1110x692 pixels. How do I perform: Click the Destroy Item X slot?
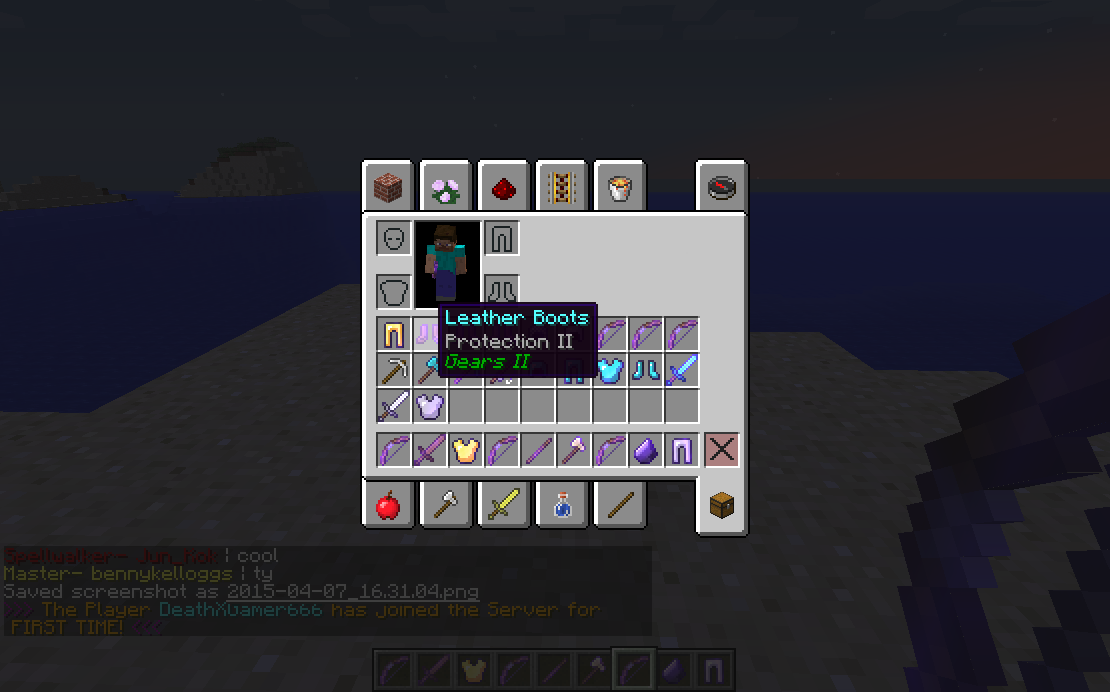(721, 450)
